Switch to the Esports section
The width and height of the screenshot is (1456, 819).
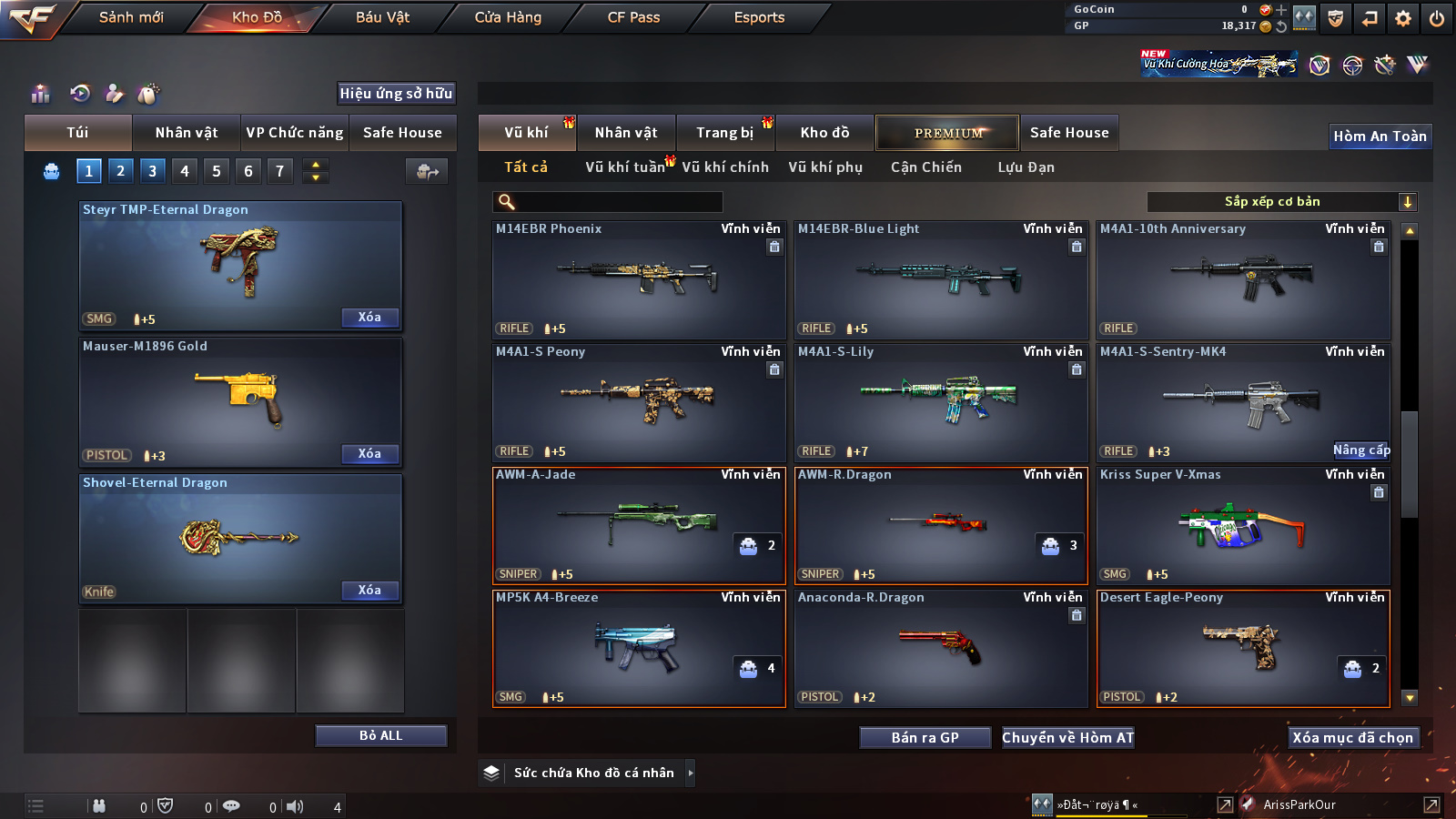pos(759,17)
